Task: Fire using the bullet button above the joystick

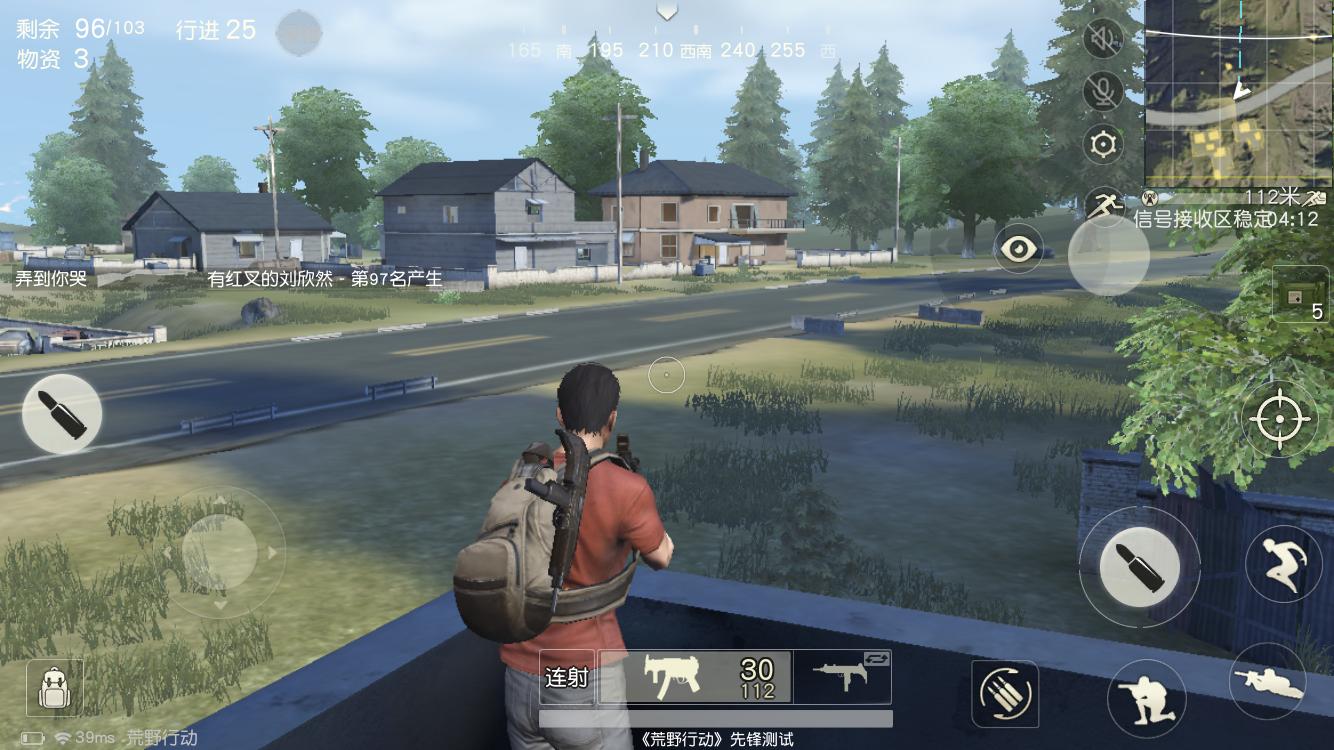Action: coord(61,413)
